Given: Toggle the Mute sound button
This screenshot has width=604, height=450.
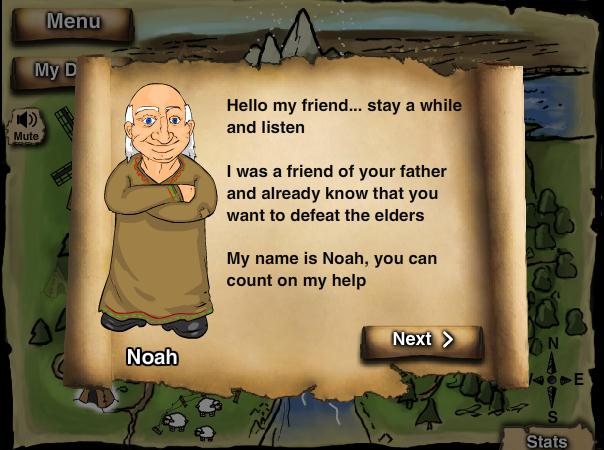Looking at the screenshot, I should (26, 126).
